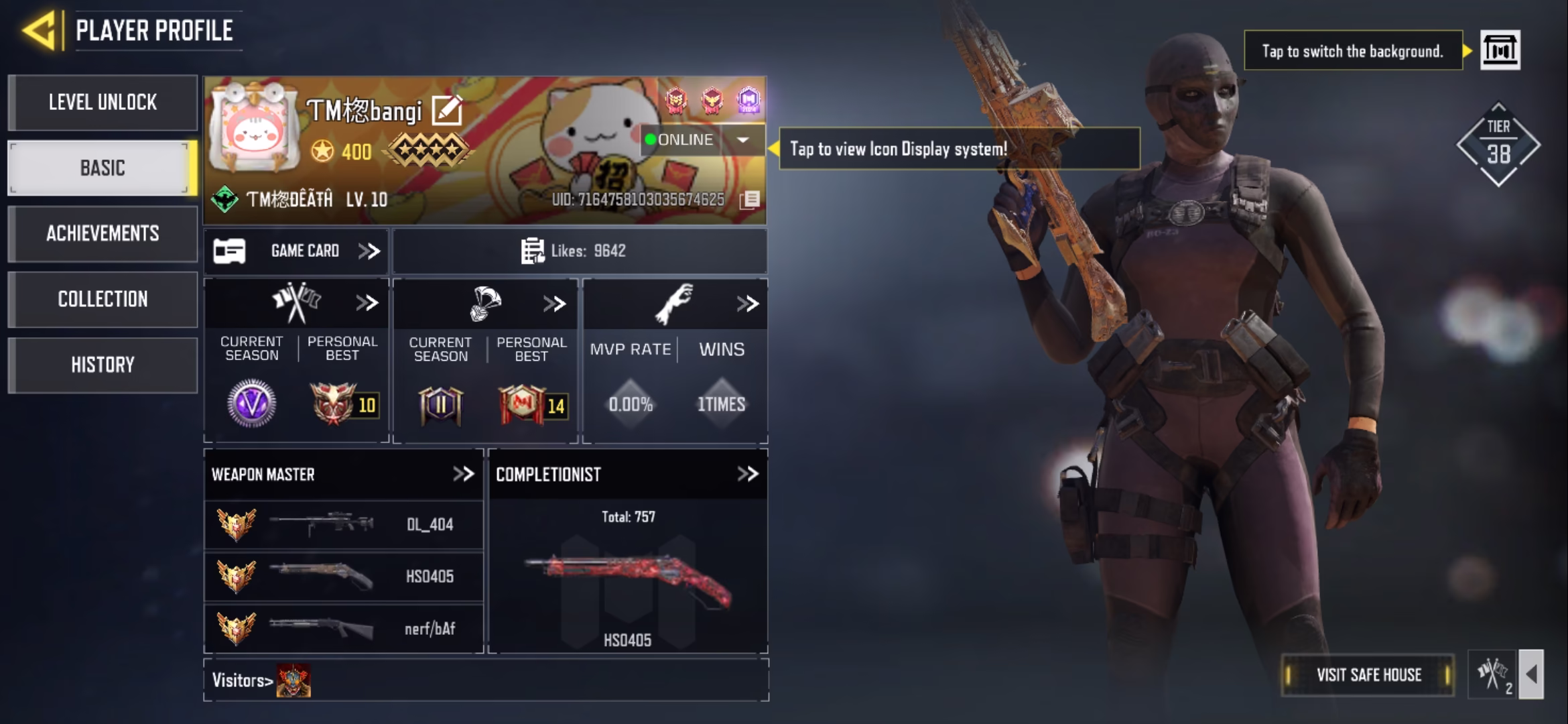View the History tab

(103, 365)
